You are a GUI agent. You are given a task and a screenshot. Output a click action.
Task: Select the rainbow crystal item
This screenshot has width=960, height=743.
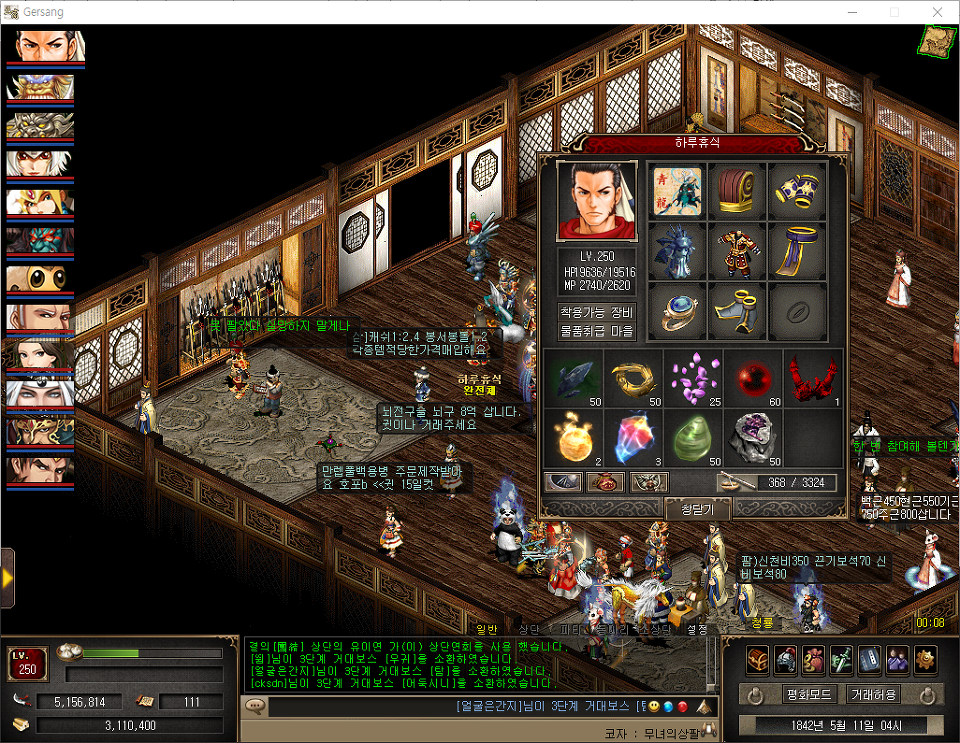click(x=634, y=436)
